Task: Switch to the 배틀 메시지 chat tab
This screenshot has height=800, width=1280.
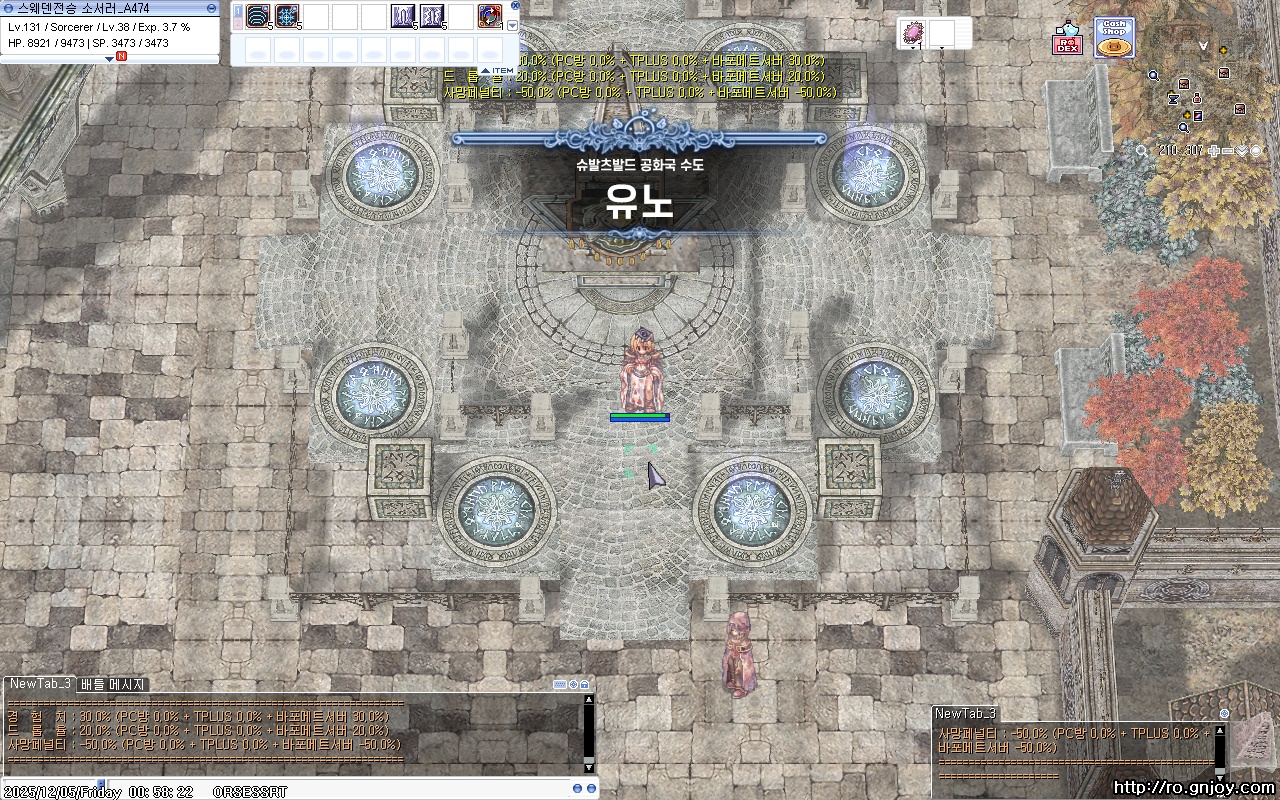Action: (113, 684)
